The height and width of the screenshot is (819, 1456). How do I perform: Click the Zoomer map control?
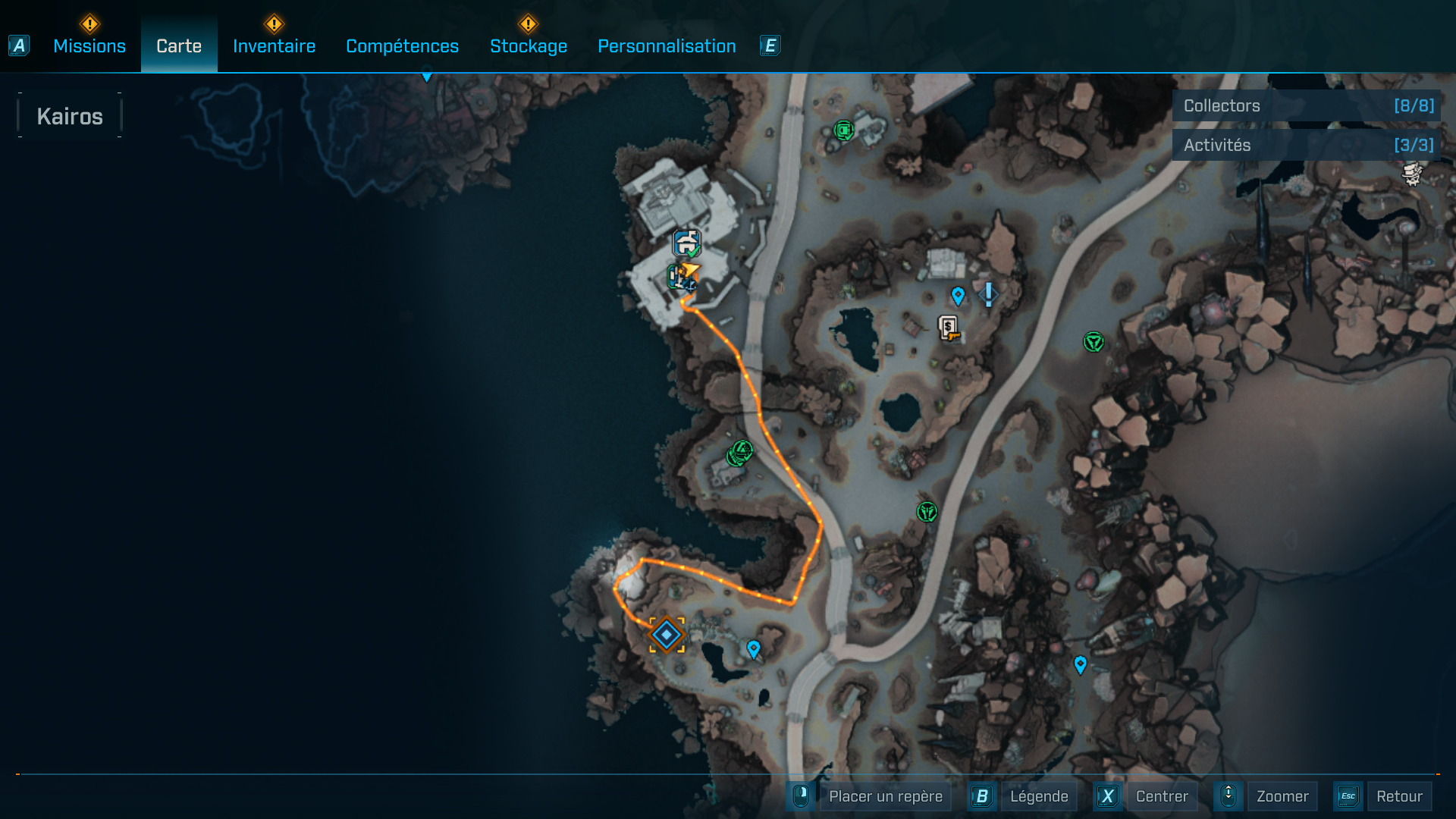[x=1282, y=796]
